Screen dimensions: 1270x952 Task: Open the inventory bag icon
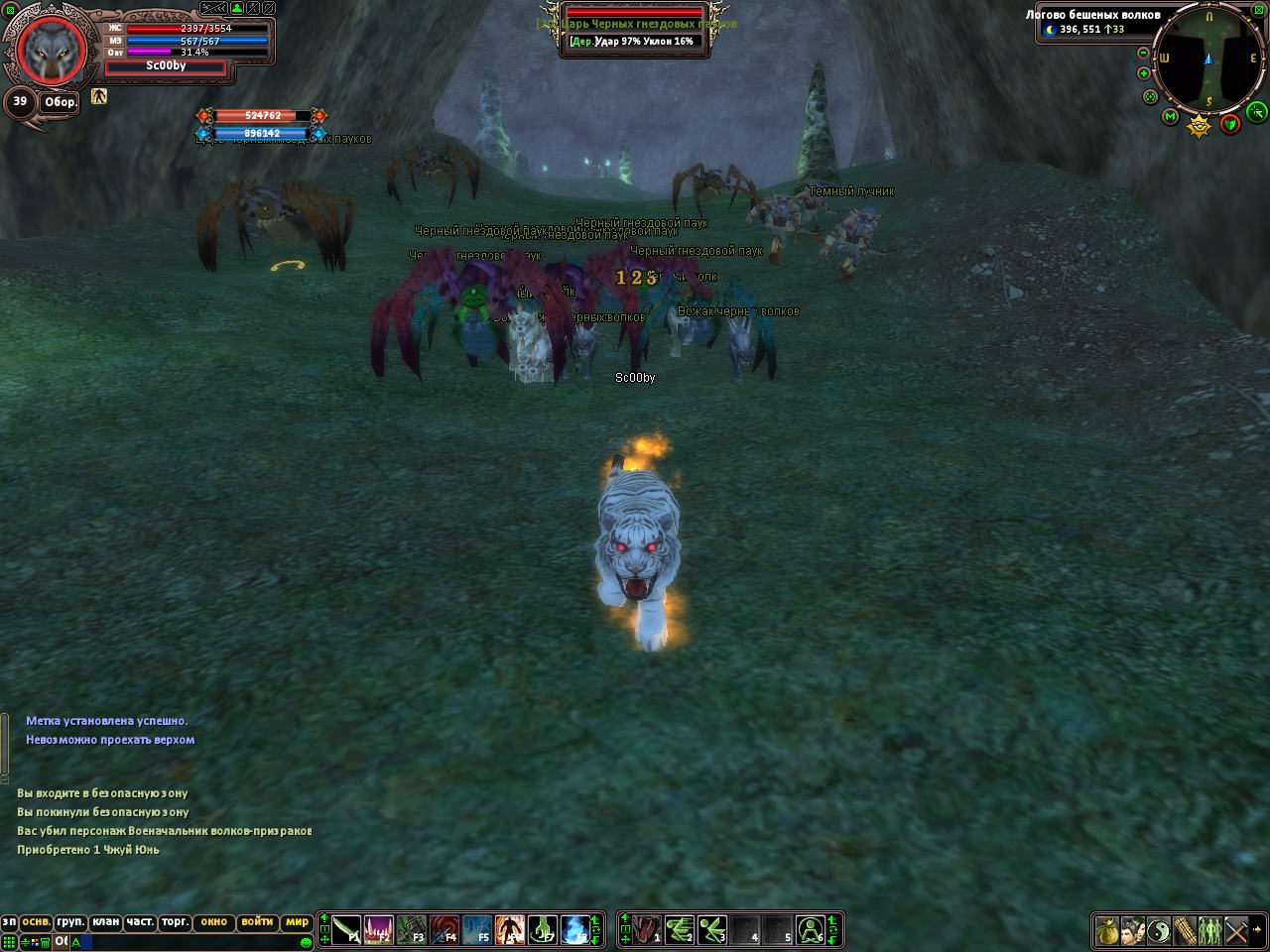click(x=1107, y=931)
